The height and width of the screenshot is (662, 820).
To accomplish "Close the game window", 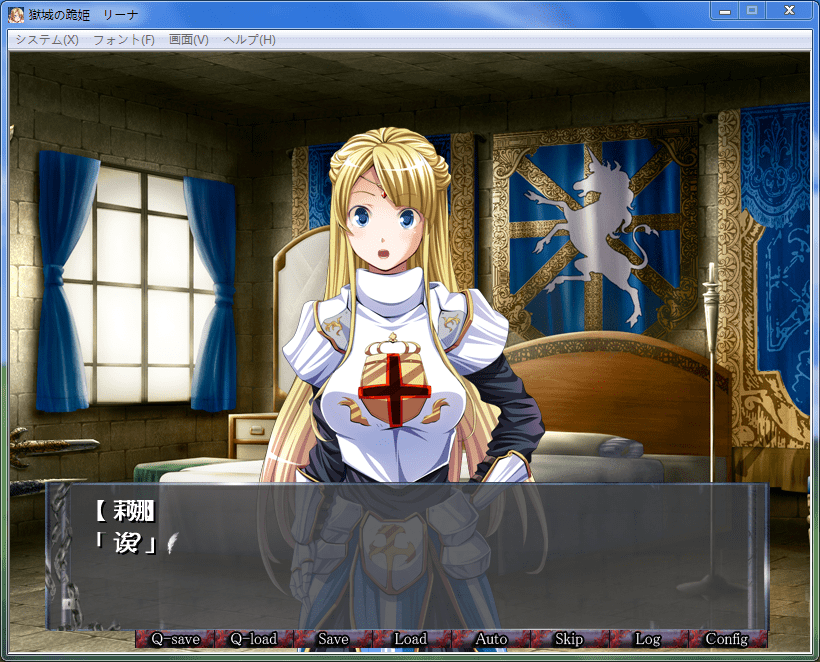I will click(x=789, y=10).
